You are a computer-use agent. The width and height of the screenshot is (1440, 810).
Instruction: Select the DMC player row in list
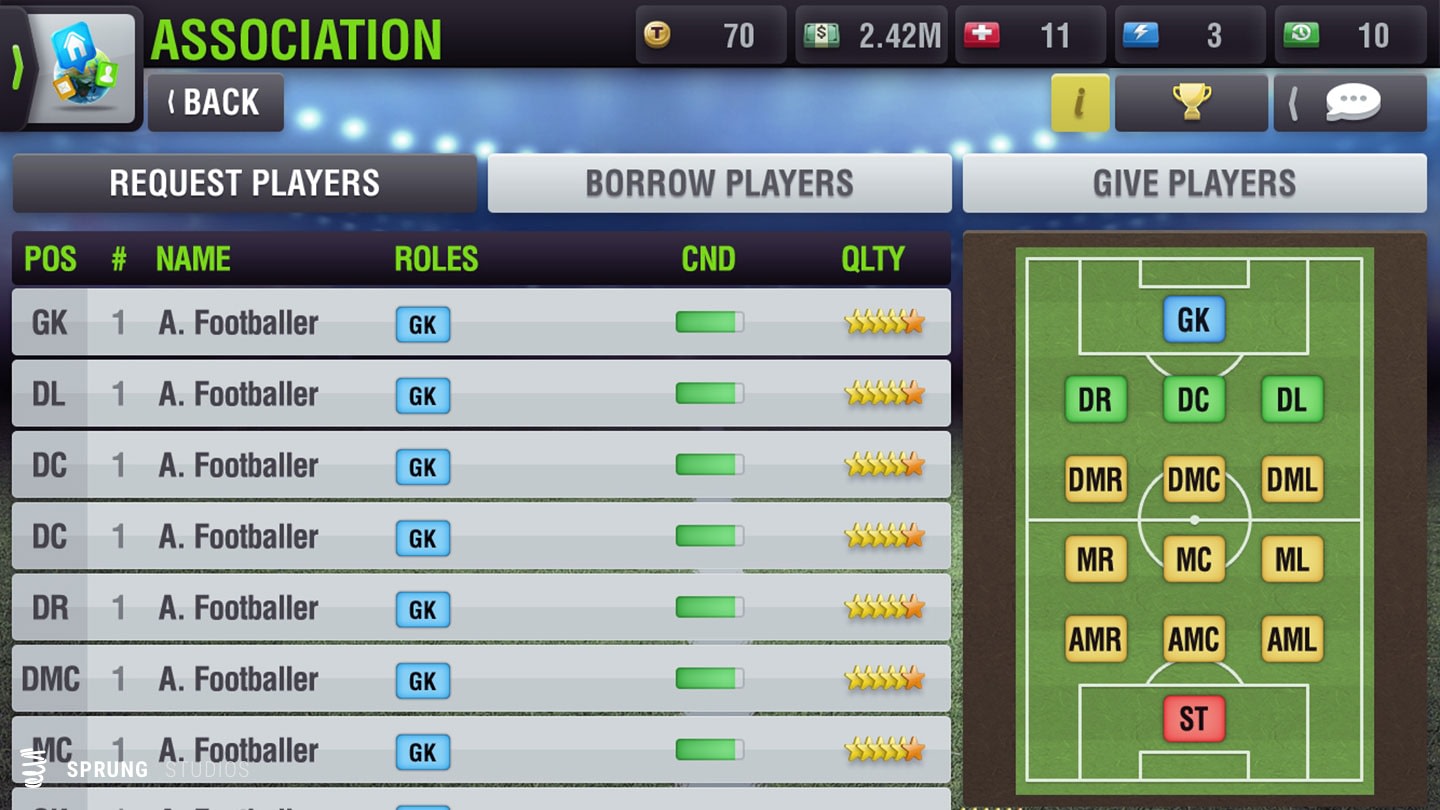pos(480,679)
